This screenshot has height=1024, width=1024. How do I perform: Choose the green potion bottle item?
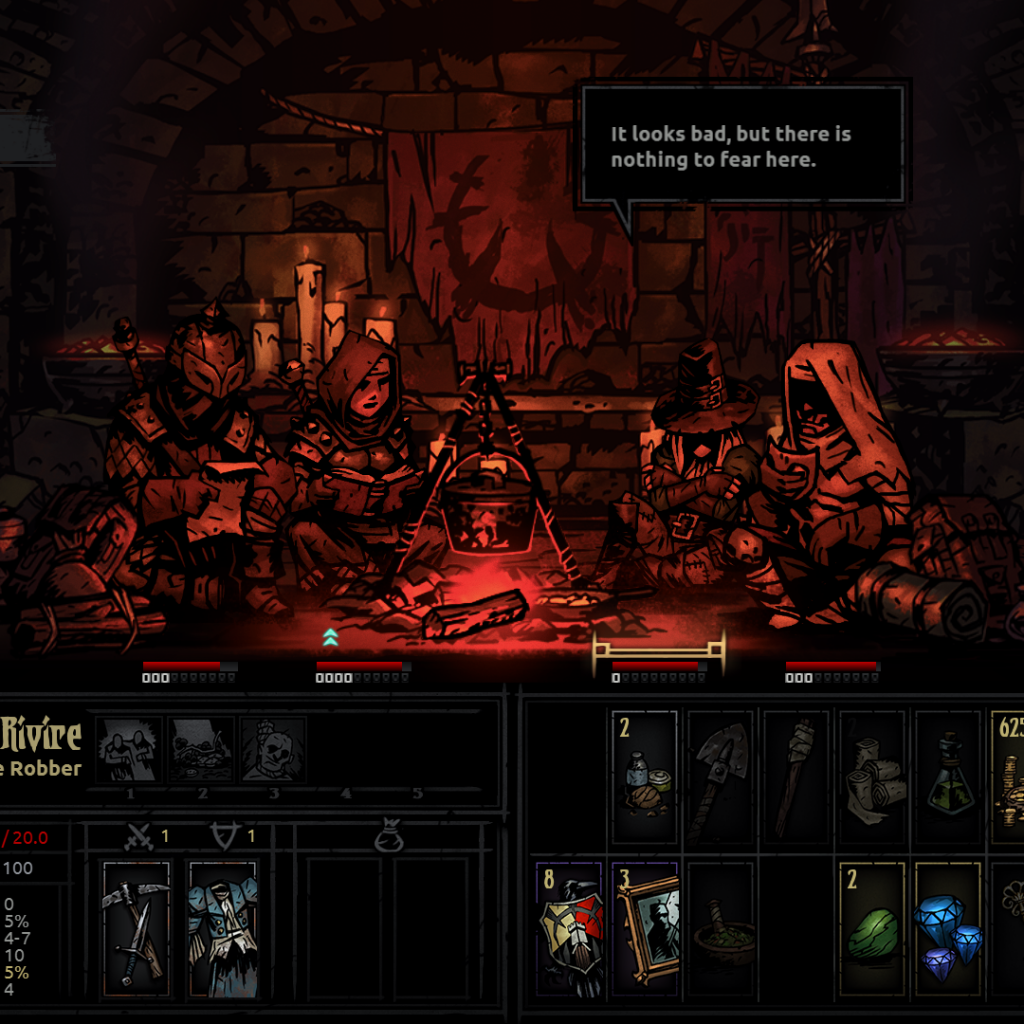948,777
